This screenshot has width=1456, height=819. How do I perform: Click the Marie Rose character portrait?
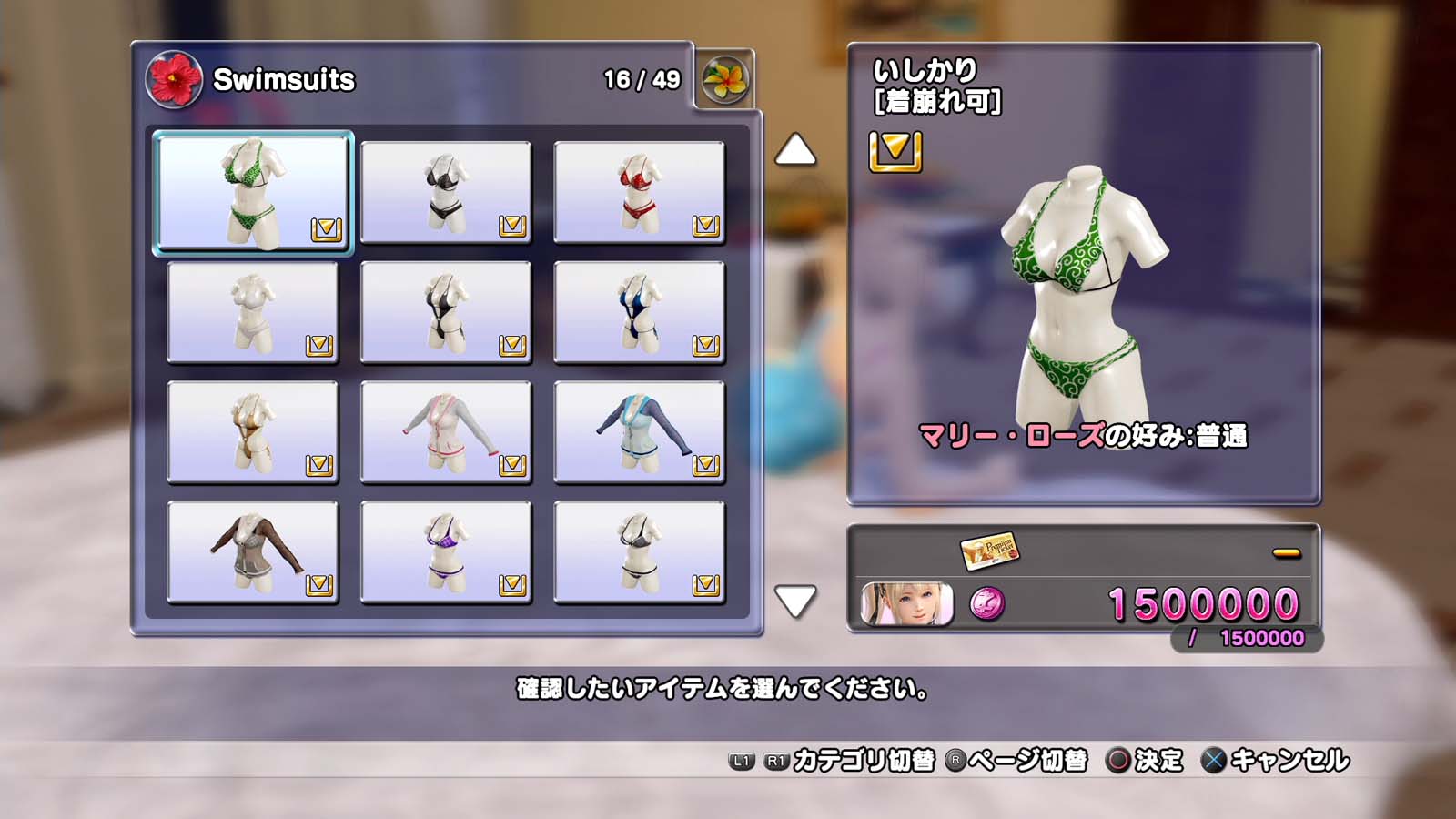click(x=906, y=603)
